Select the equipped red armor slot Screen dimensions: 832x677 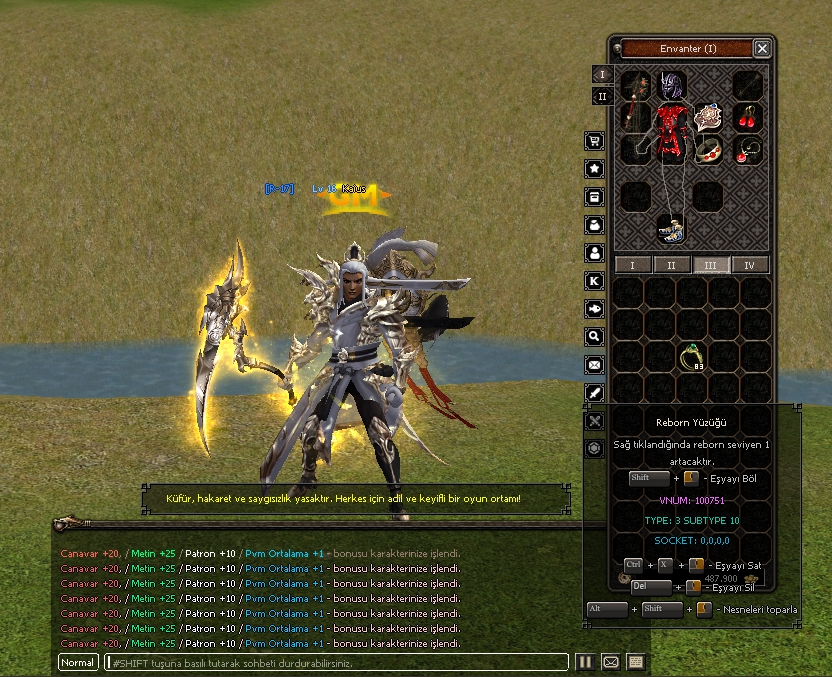click(670, 131)
